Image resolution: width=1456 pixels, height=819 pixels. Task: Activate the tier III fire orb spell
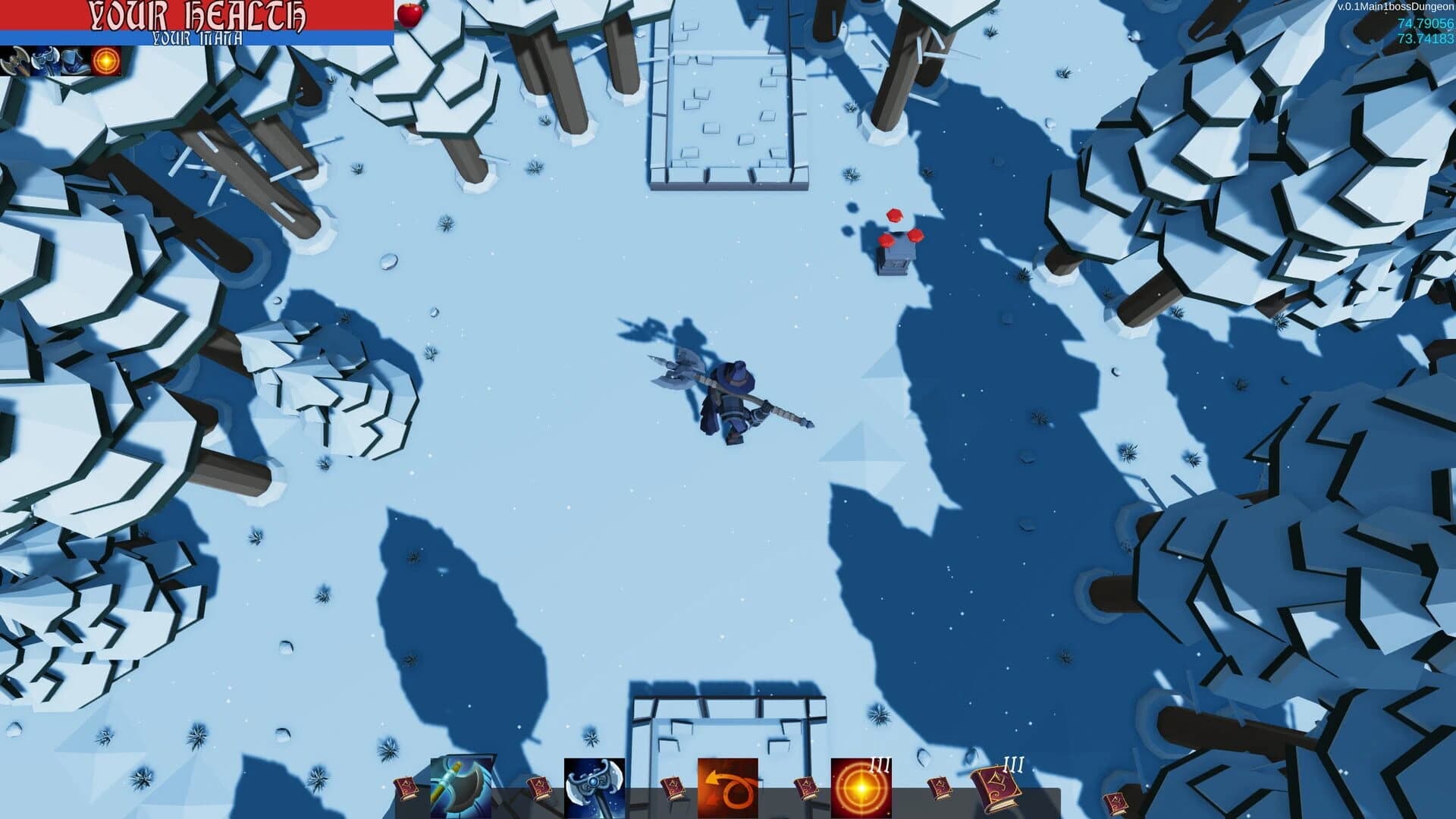861,785
